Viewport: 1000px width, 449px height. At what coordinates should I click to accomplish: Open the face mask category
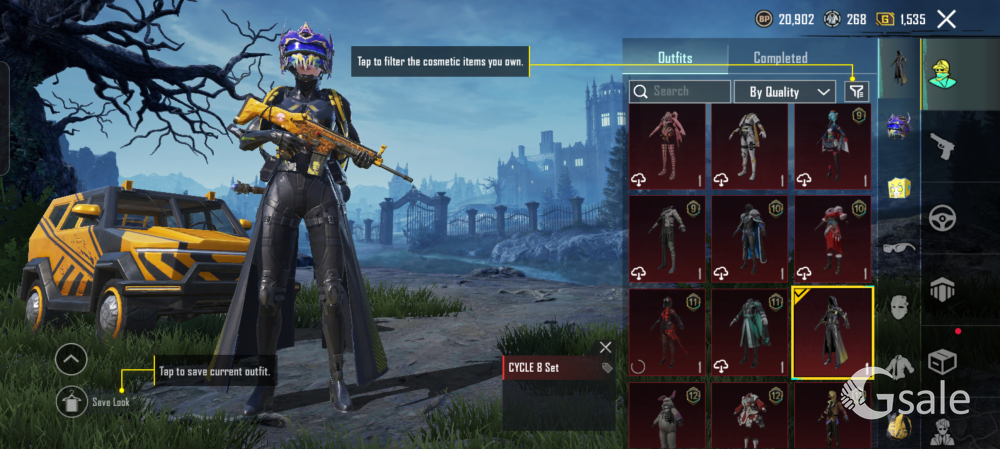point(899,307)
